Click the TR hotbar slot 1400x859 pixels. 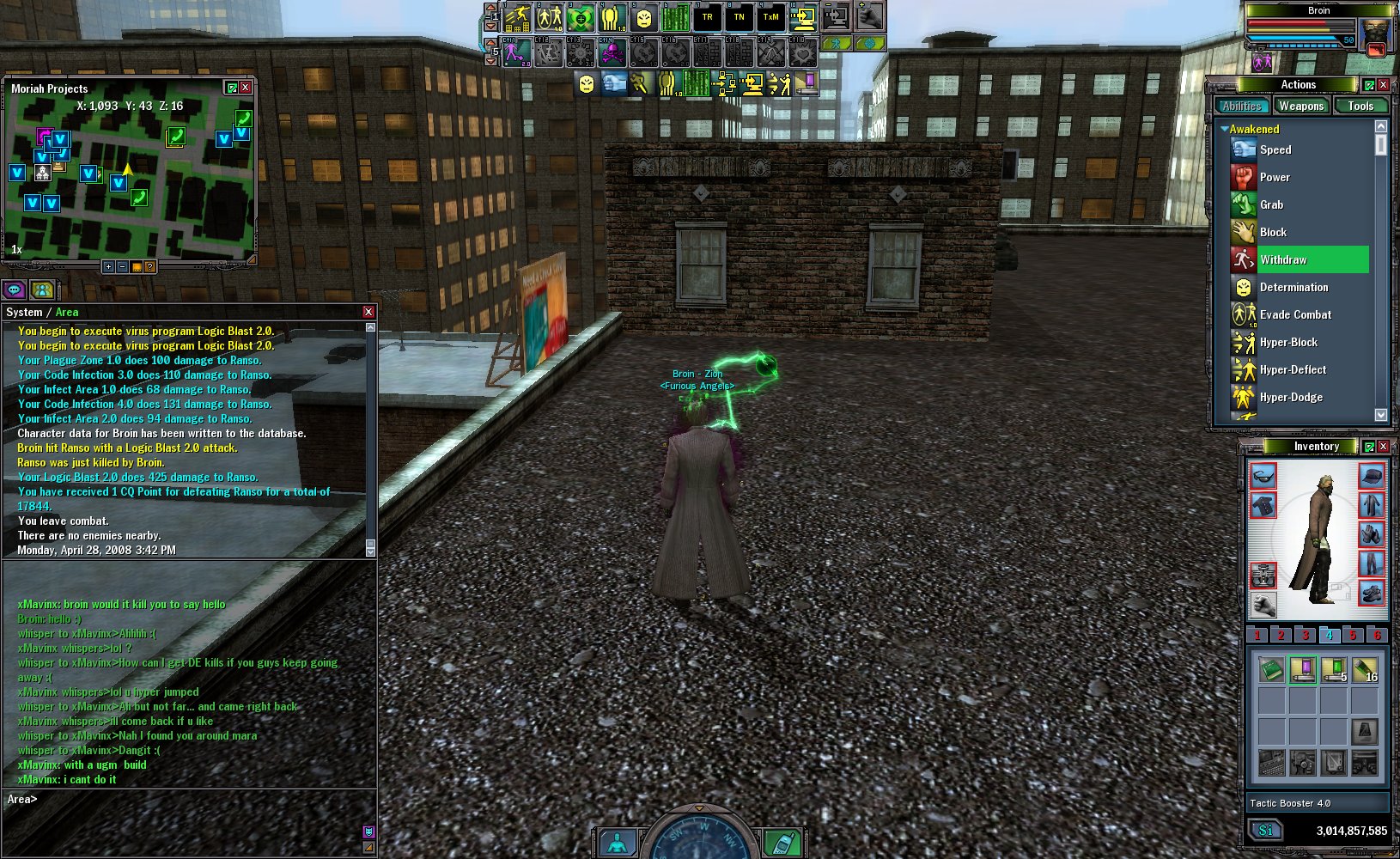click(707, 17)
